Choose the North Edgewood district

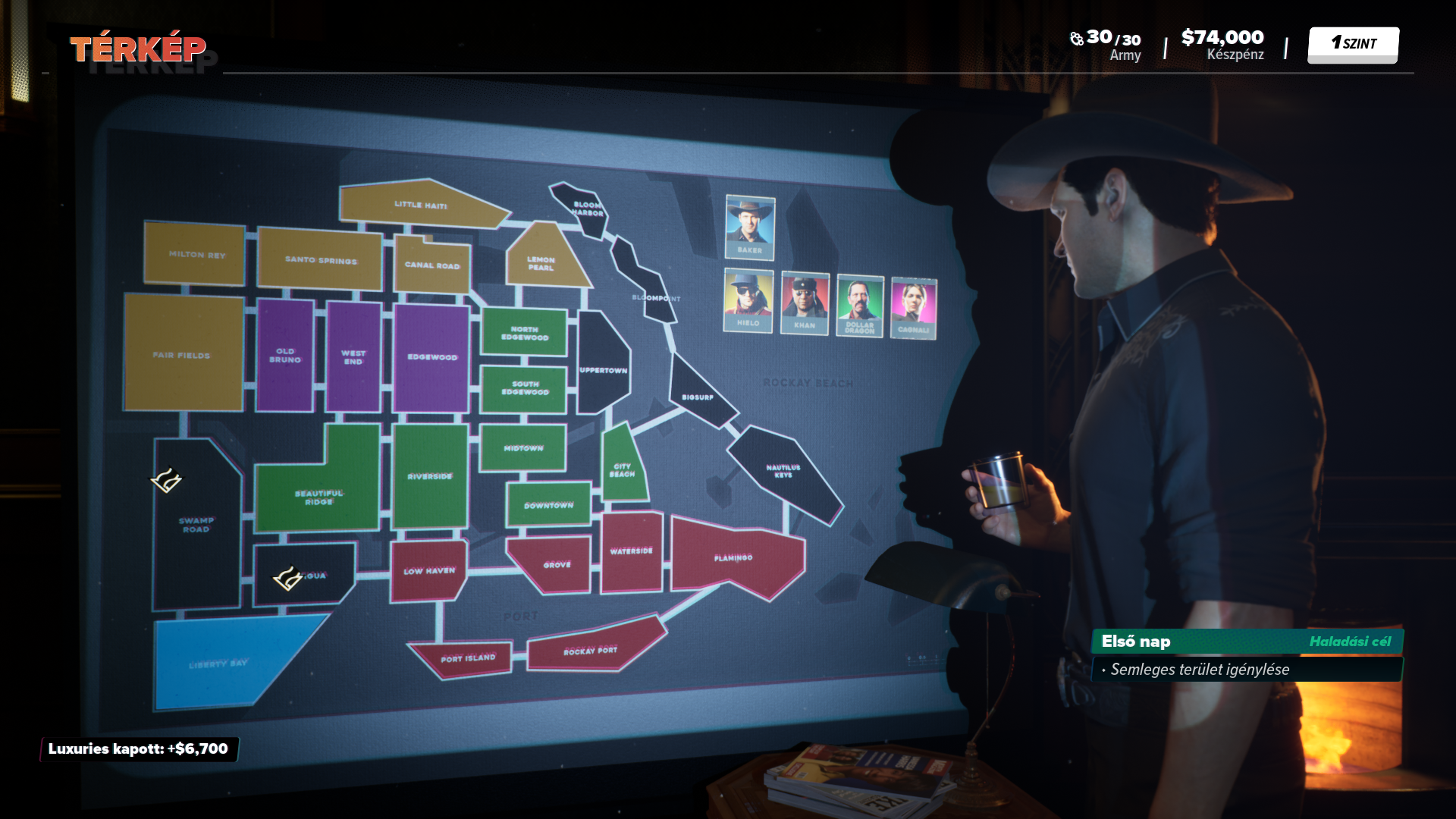pos(524,333)
